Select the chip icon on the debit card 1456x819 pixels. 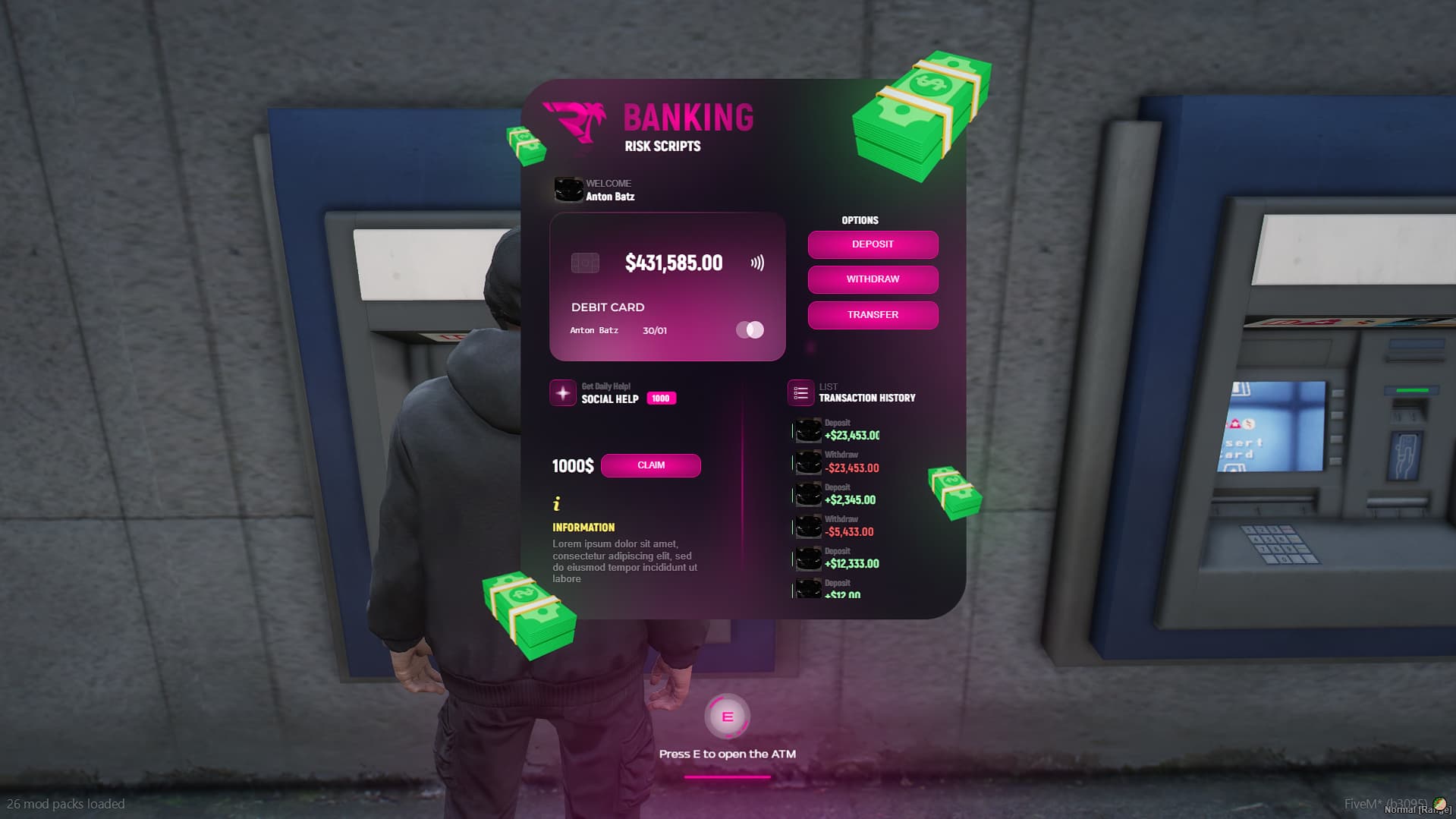(584, 261)
